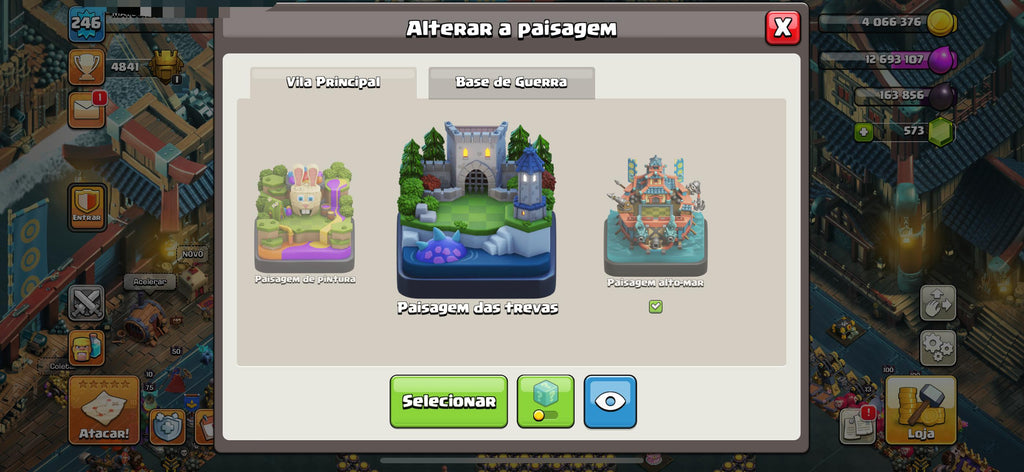Click the green Selecionar button
This screenshot has height=472, width=1024.
pyautogui.click(x=448, y=401)
